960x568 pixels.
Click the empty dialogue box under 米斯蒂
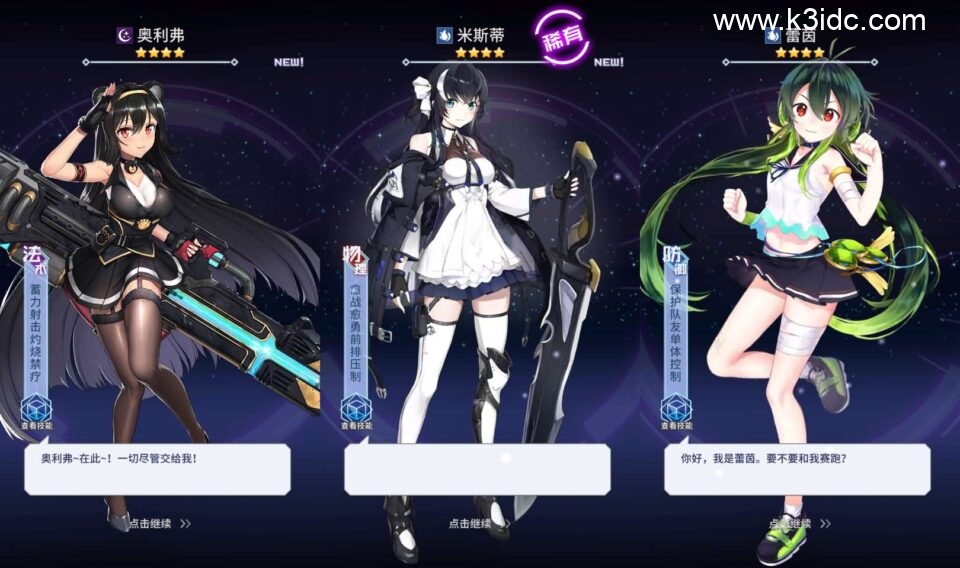pos(477,469)
